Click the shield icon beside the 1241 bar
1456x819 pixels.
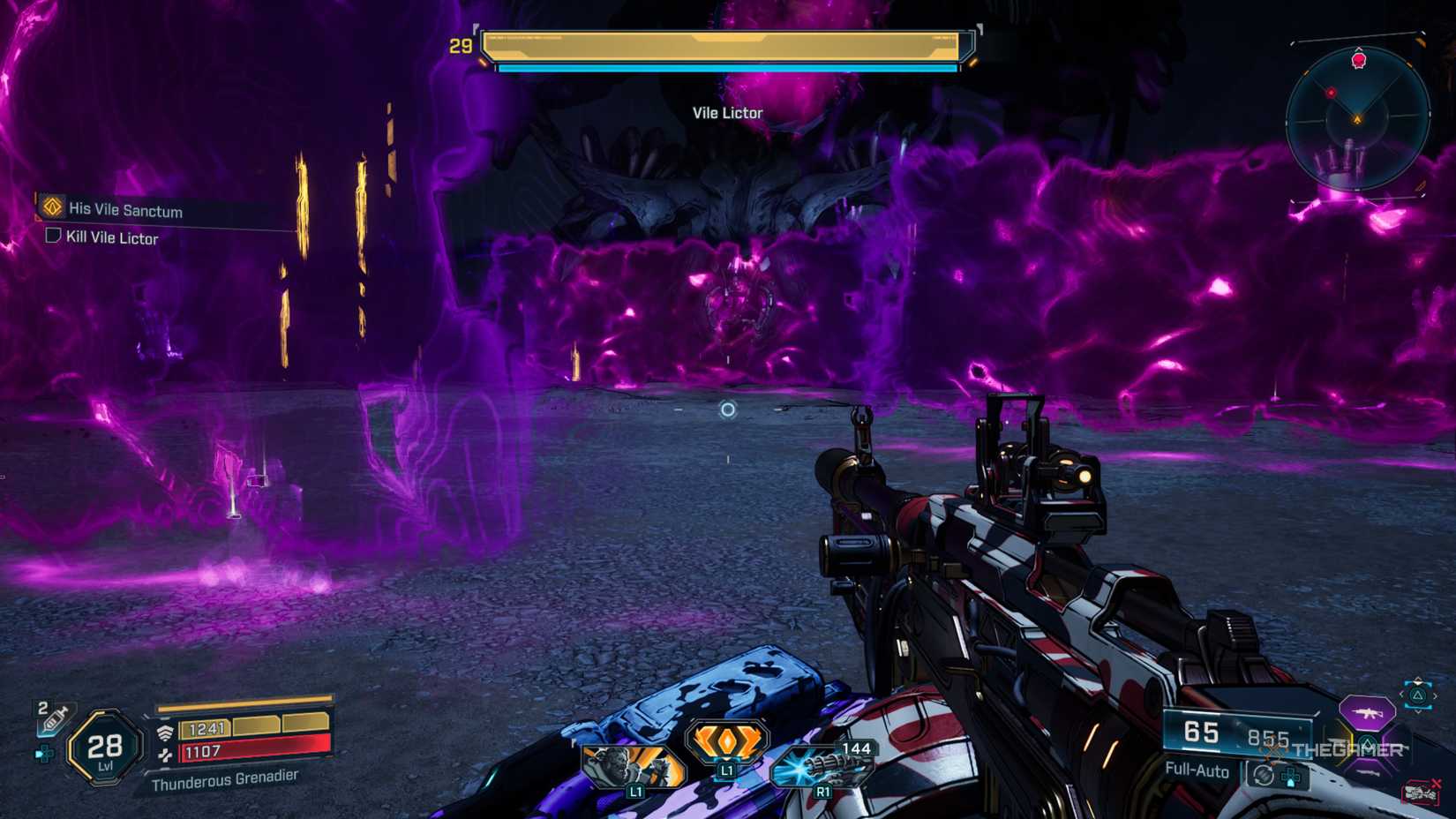166,731
